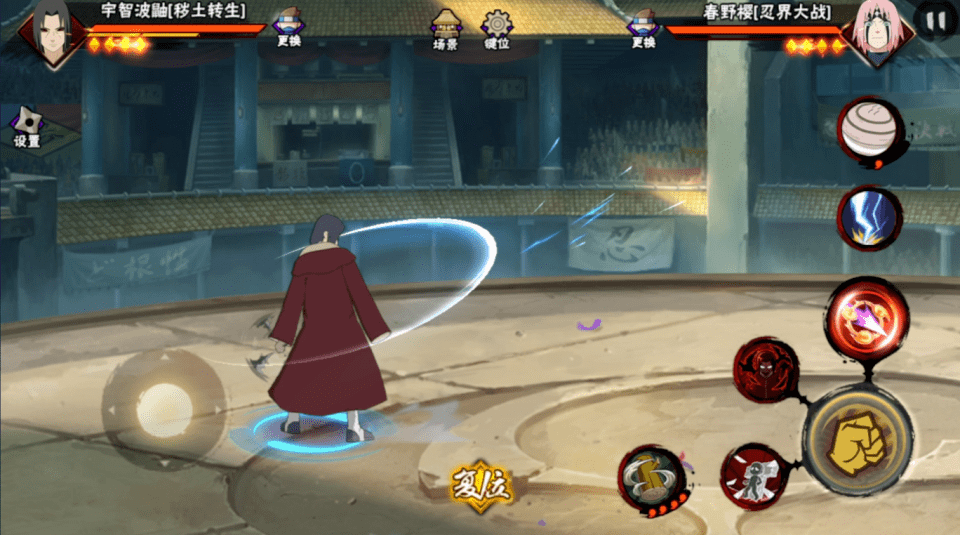Use the golden fist basic attack

856,438
